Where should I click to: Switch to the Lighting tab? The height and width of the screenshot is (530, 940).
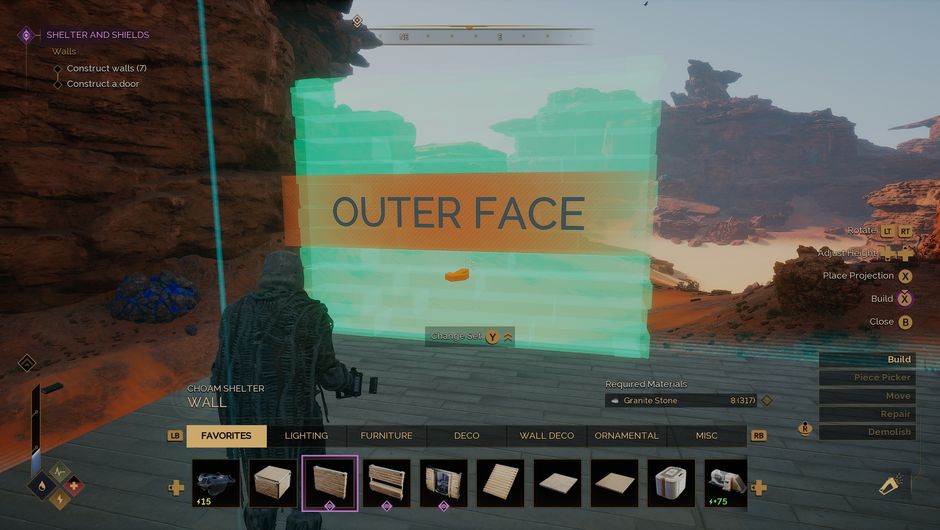[306, 436]
